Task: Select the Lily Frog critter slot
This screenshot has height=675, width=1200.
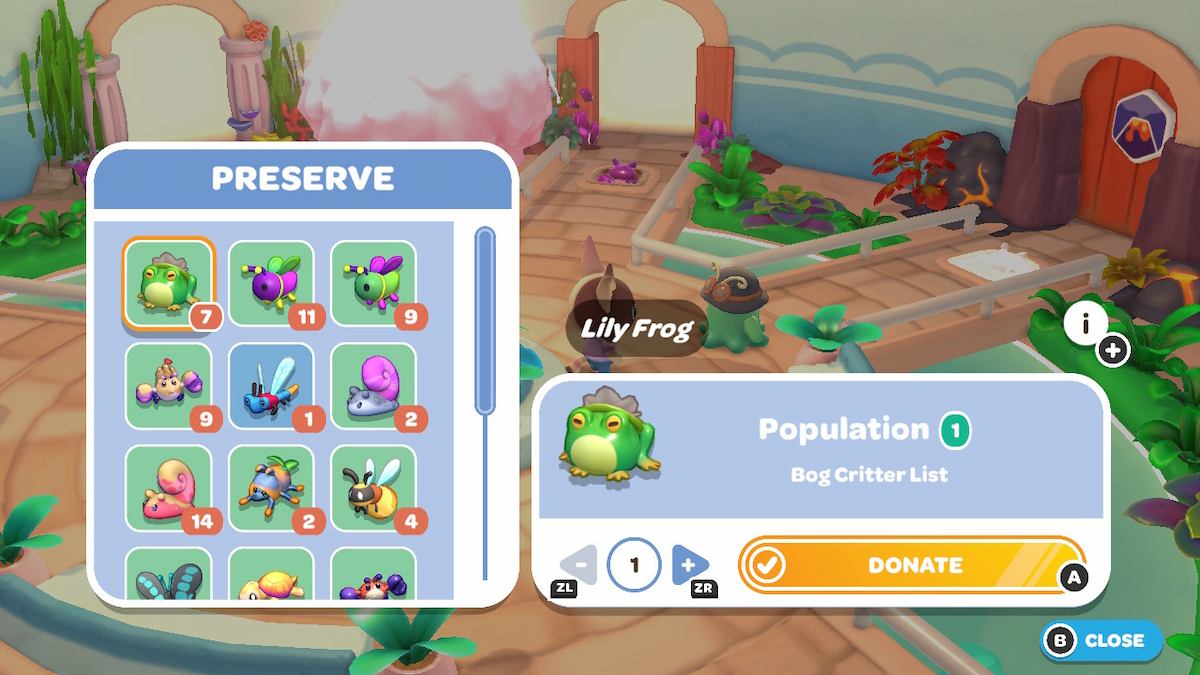Action: pyautogui.click(x=168, y=283)
